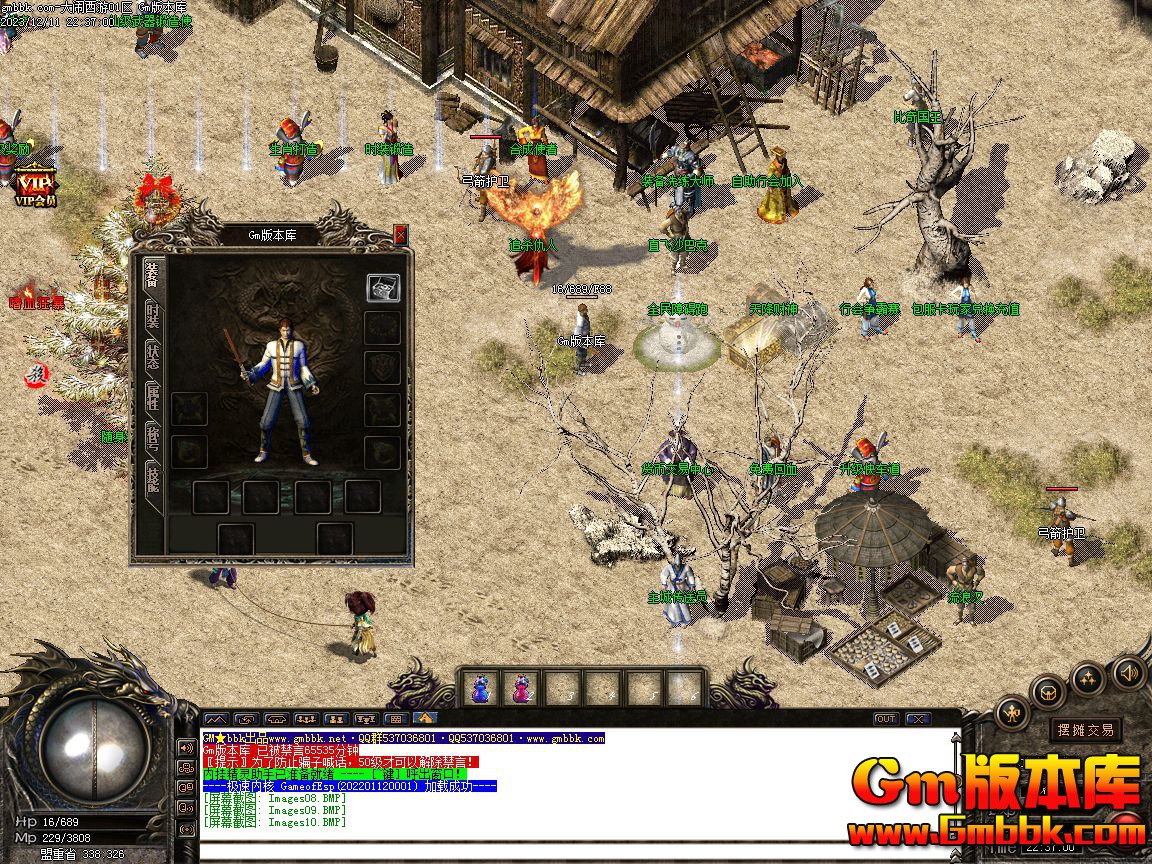Viewport: 1152px width, 864px height.
Task: Switch to the 时装 tab
Action: (x=152, y=317)
